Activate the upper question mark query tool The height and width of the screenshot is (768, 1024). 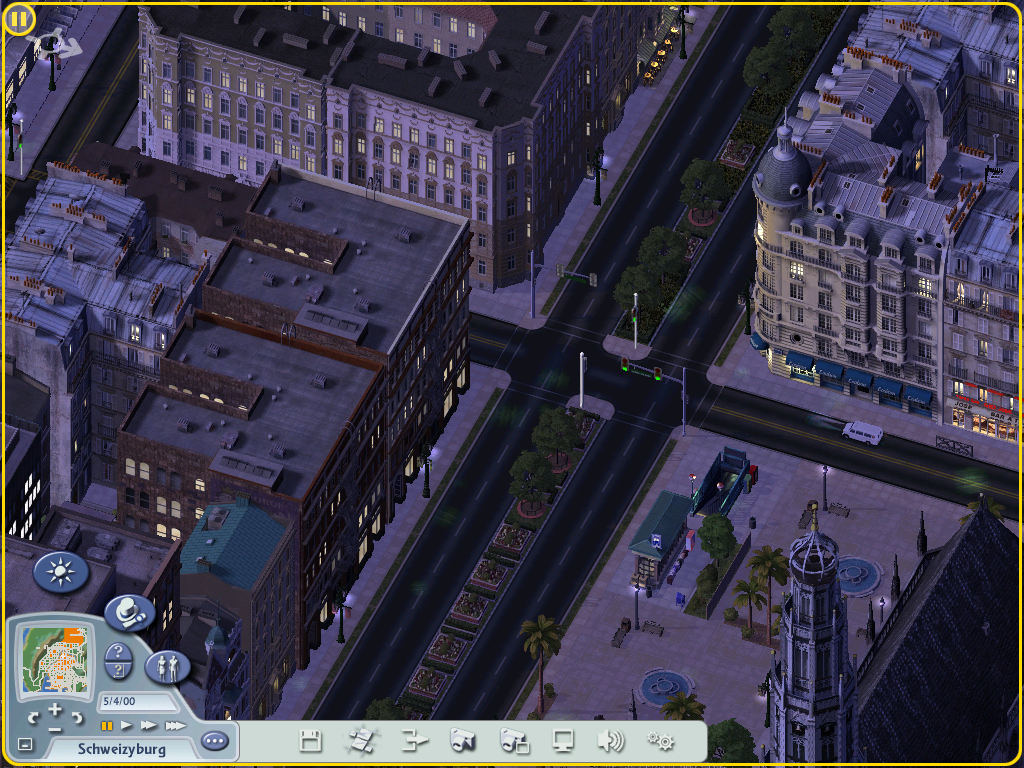[118, 651]
